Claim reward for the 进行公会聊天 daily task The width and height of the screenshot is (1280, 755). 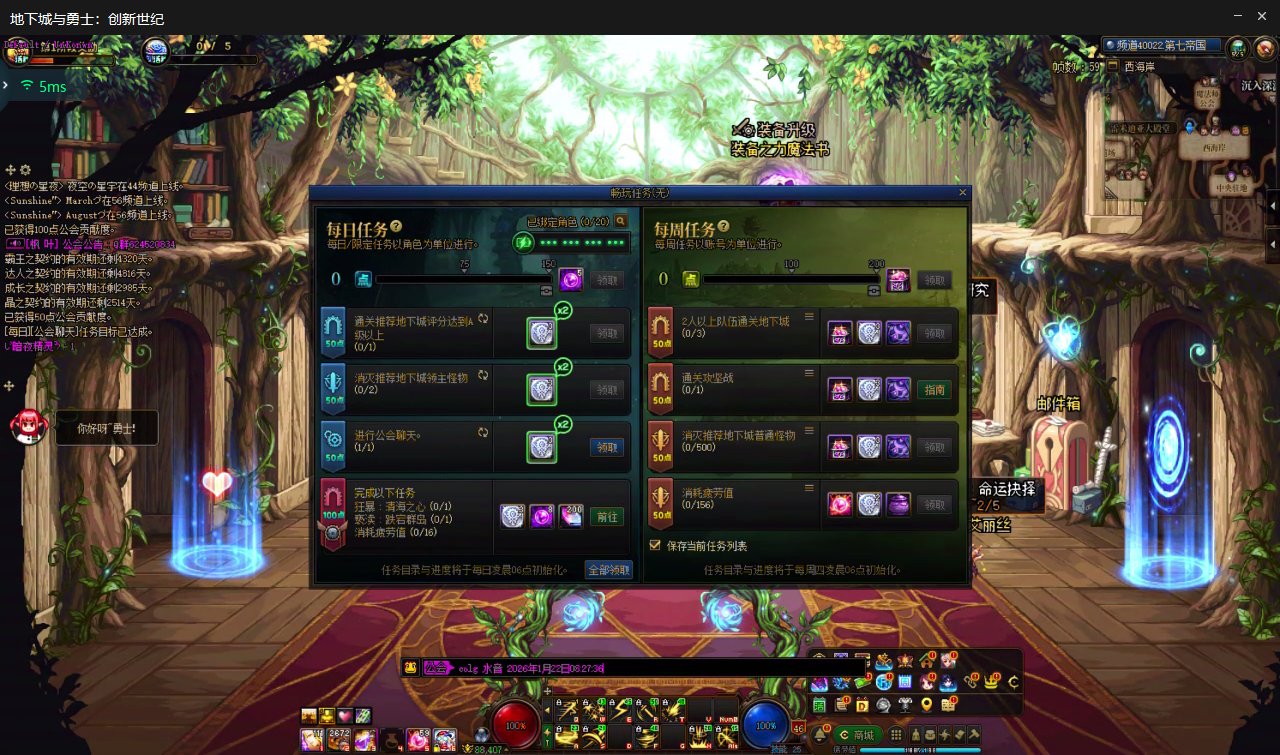(606, 447)
